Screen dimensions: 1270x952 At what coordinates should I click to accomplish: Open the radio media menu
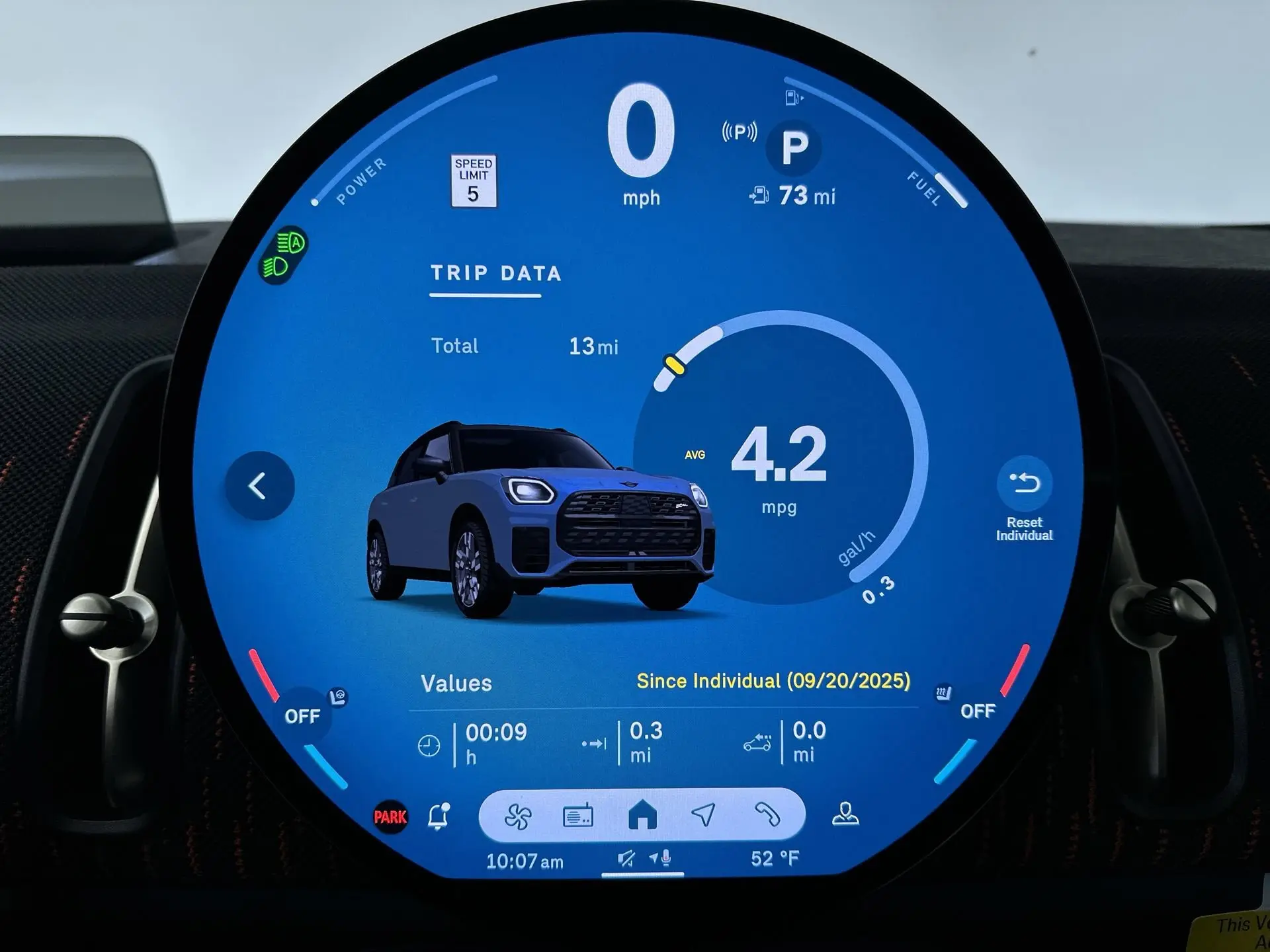(577, 816)
